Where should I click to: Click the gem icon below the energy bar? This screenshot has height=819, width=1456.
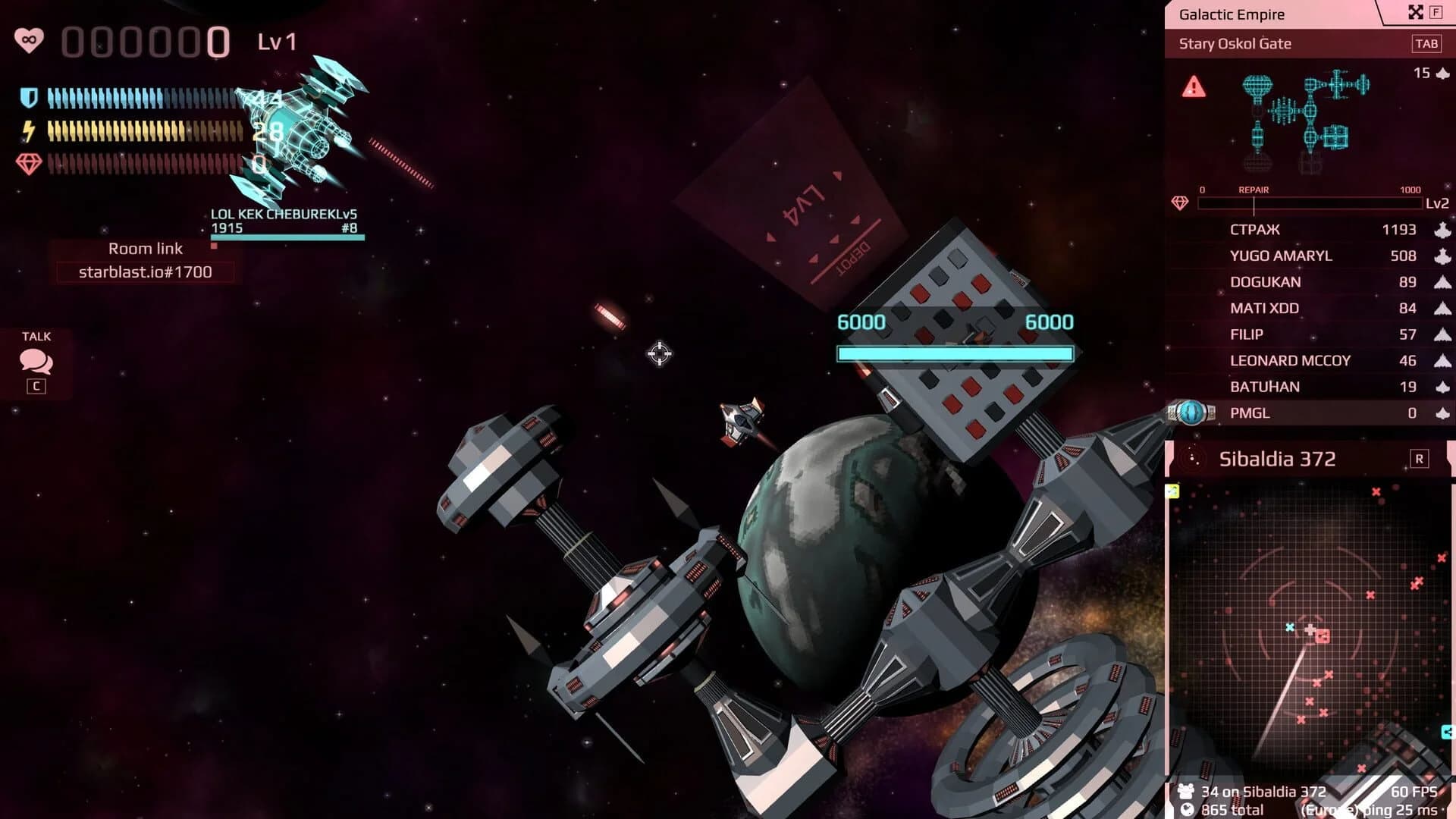[x=28, y=162]
